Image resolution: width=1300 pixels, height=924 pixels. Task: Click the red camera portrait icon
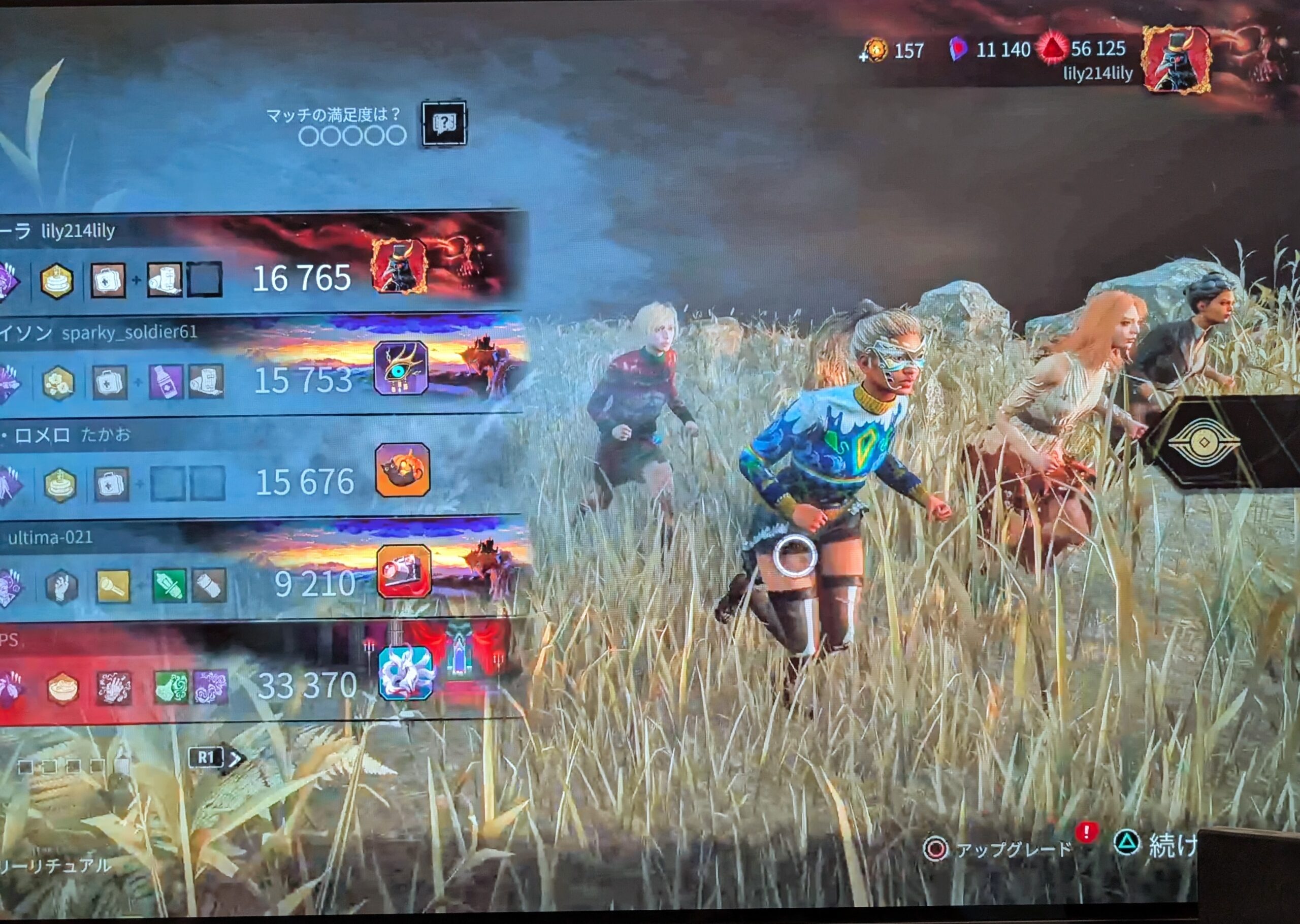(x=403, y=571)
